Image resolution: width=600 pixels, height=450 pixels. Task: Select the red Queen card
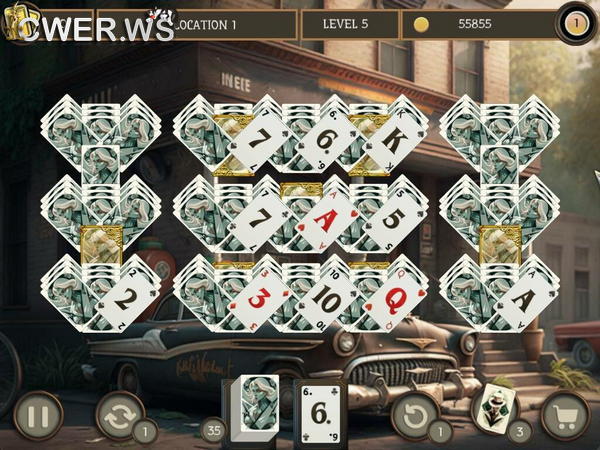point(391,297)
